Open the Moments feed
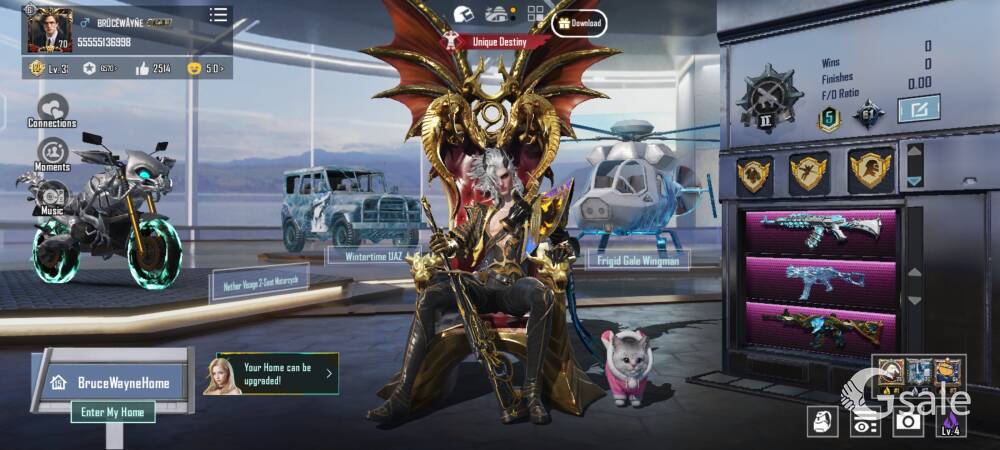This screenshot has width=1000, height=450. point(52,154)
